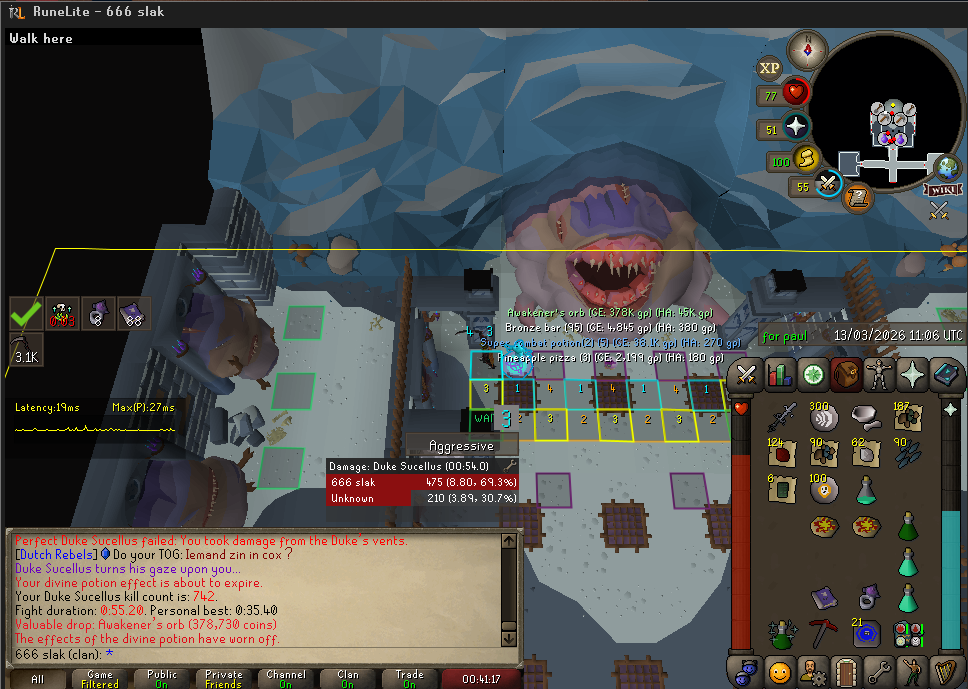Screen dimensions: 968x689
Task: Open the Music player harp tab
Action: 944,671
